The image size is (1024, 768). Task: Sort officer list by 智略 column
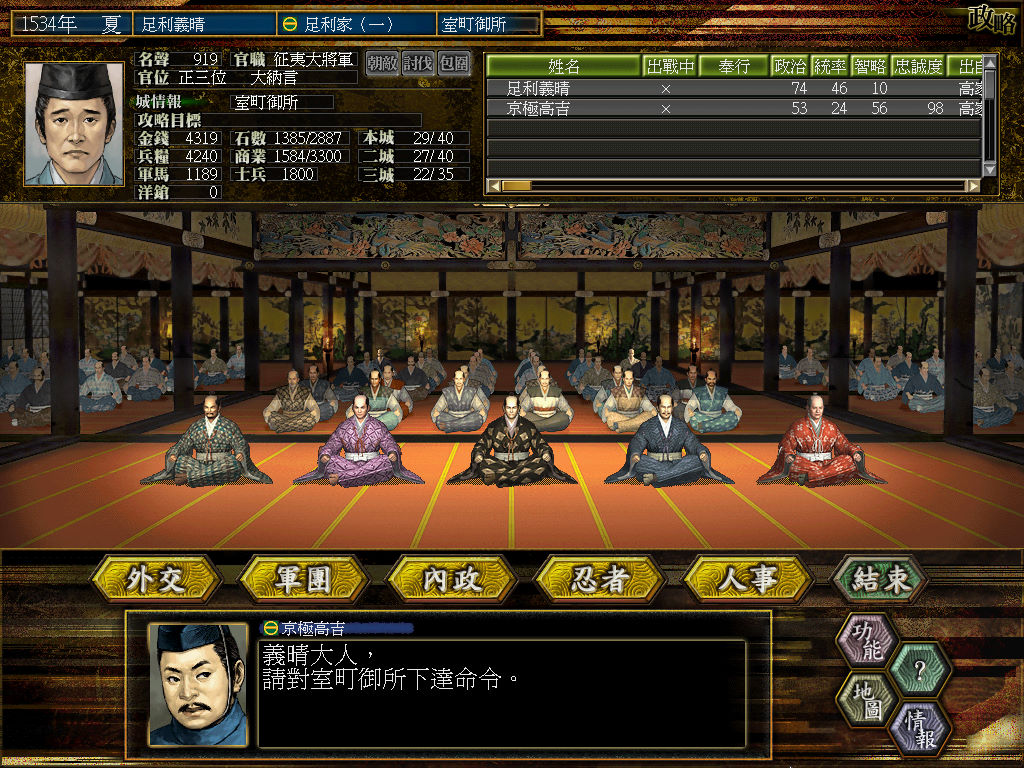(x=870, y=67)
